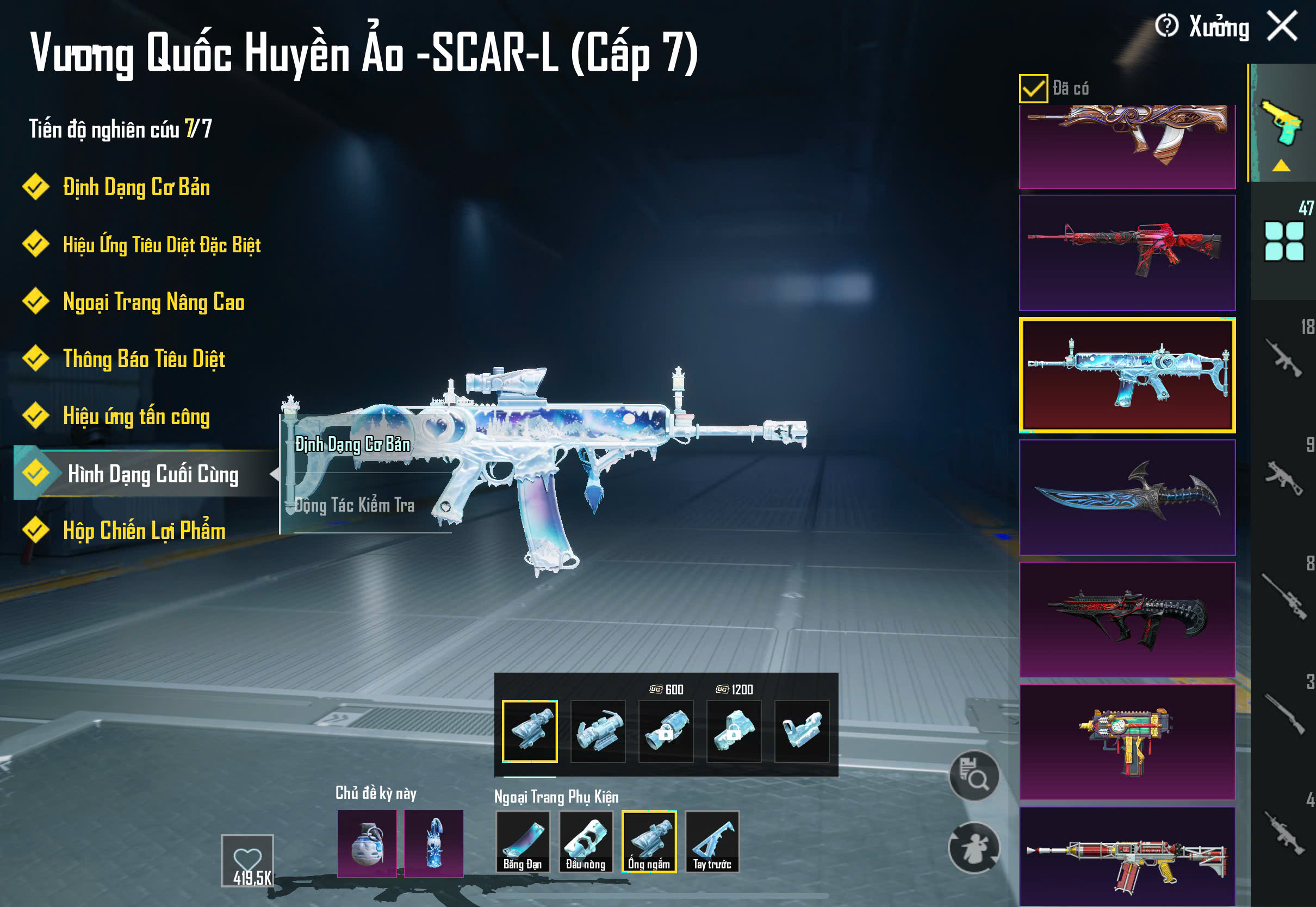Select Hiệu ứng tấn công entry

(136, 417)
